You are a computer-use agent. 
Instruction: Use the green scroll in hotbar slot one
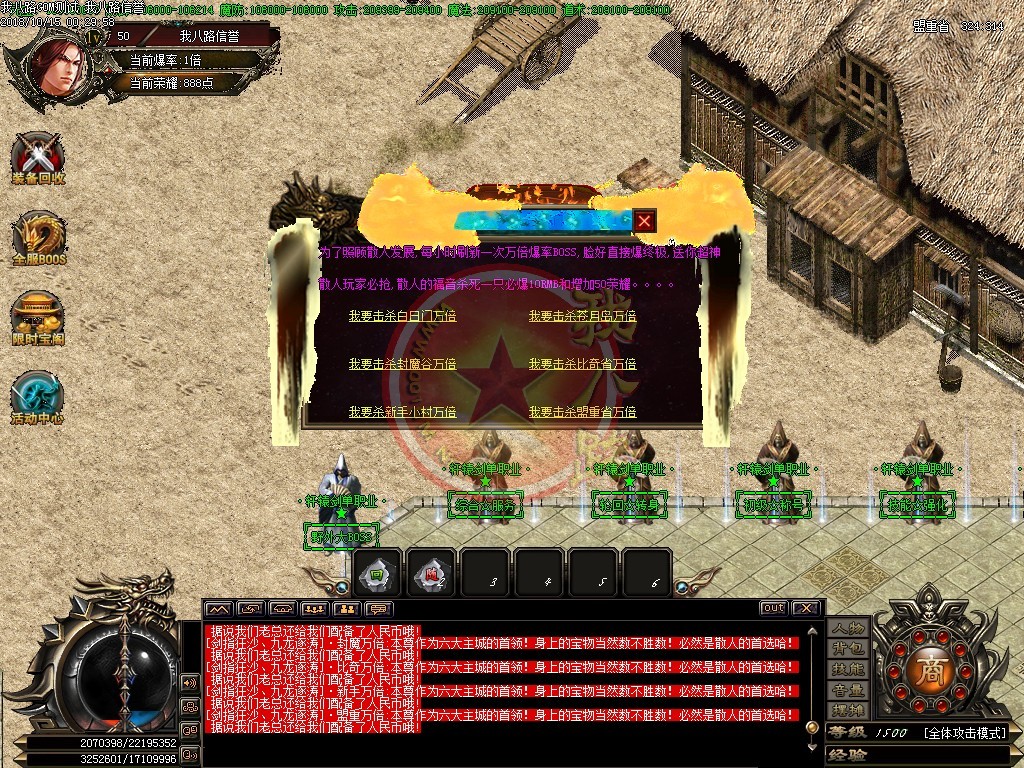pyautogui.click(x=379, y=575)
